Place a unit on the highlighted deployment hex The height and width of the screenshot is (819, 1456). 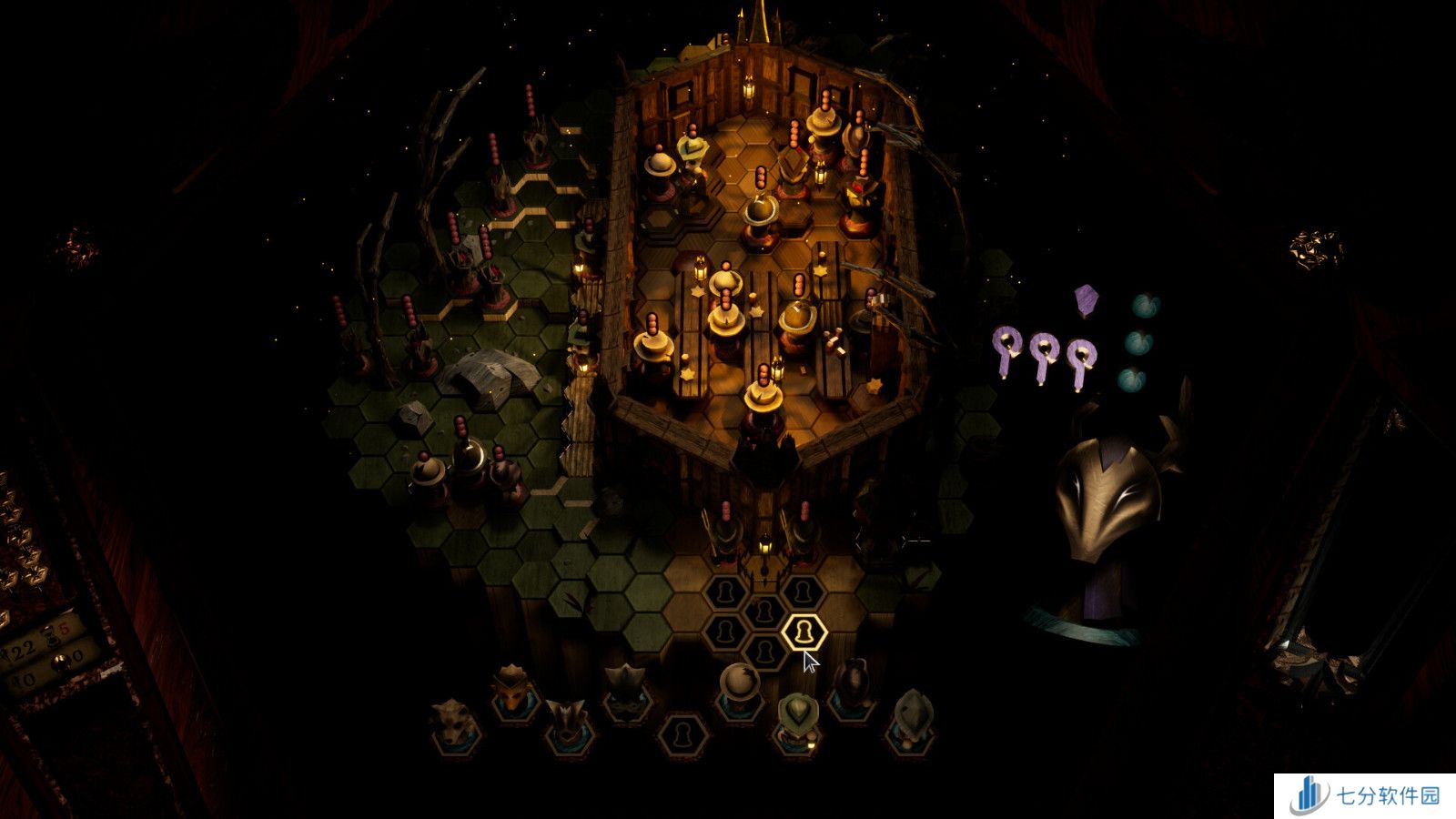[804, 631]
